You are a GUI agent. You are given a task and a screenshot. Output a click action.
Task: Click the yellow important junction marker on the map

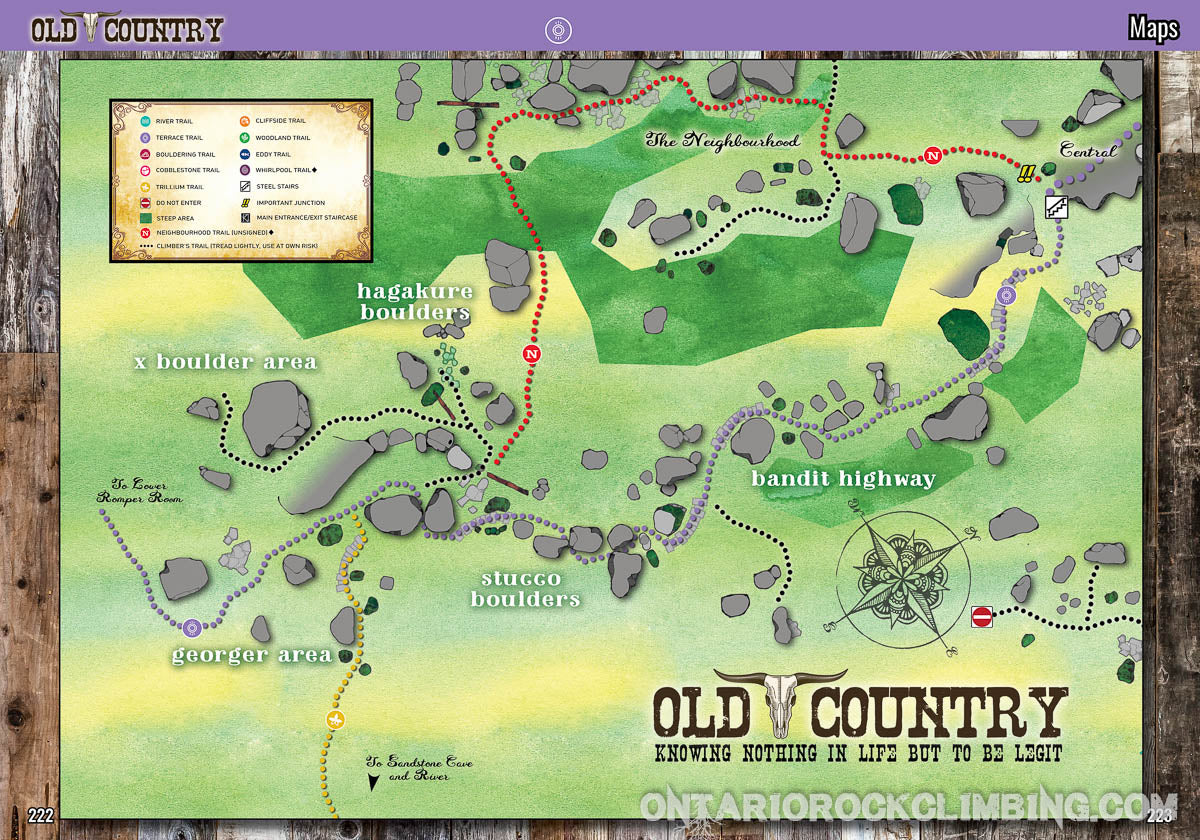point(1025,175)
